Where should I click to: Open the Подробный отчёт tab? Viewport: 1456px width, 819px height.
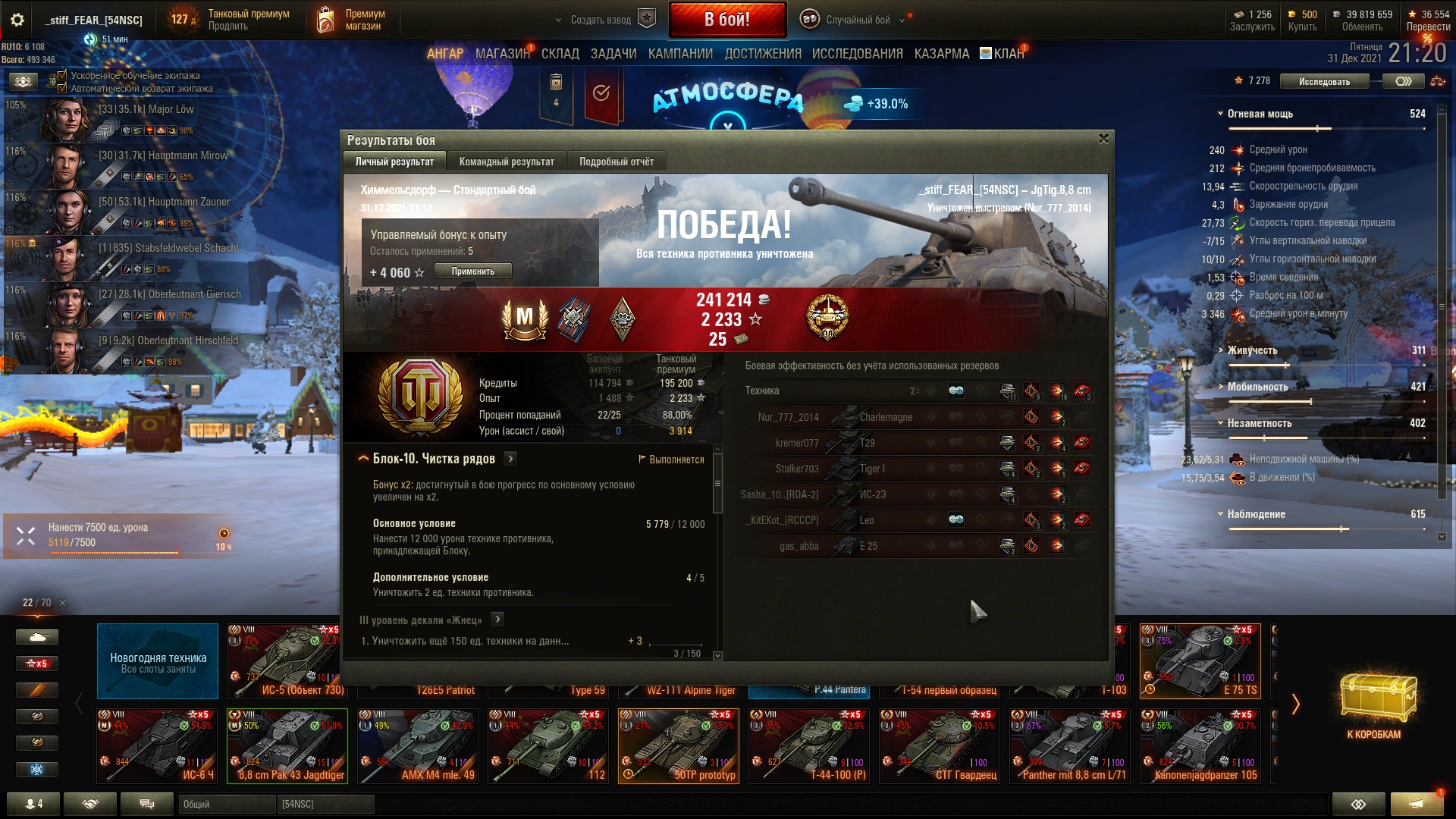point(616,162)
